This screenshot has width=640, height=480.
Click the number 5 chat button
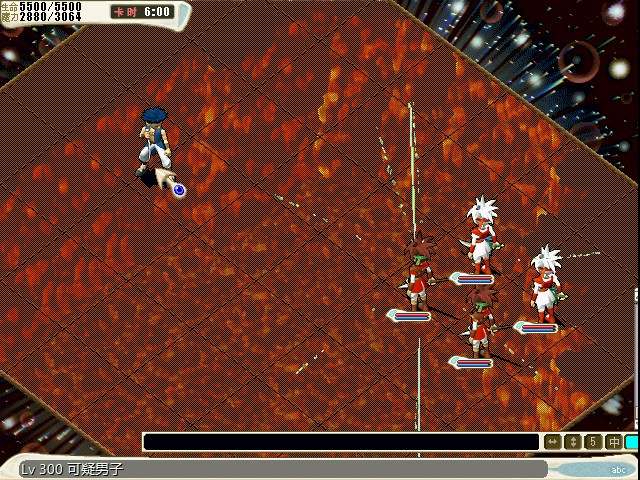pos(593,441)
